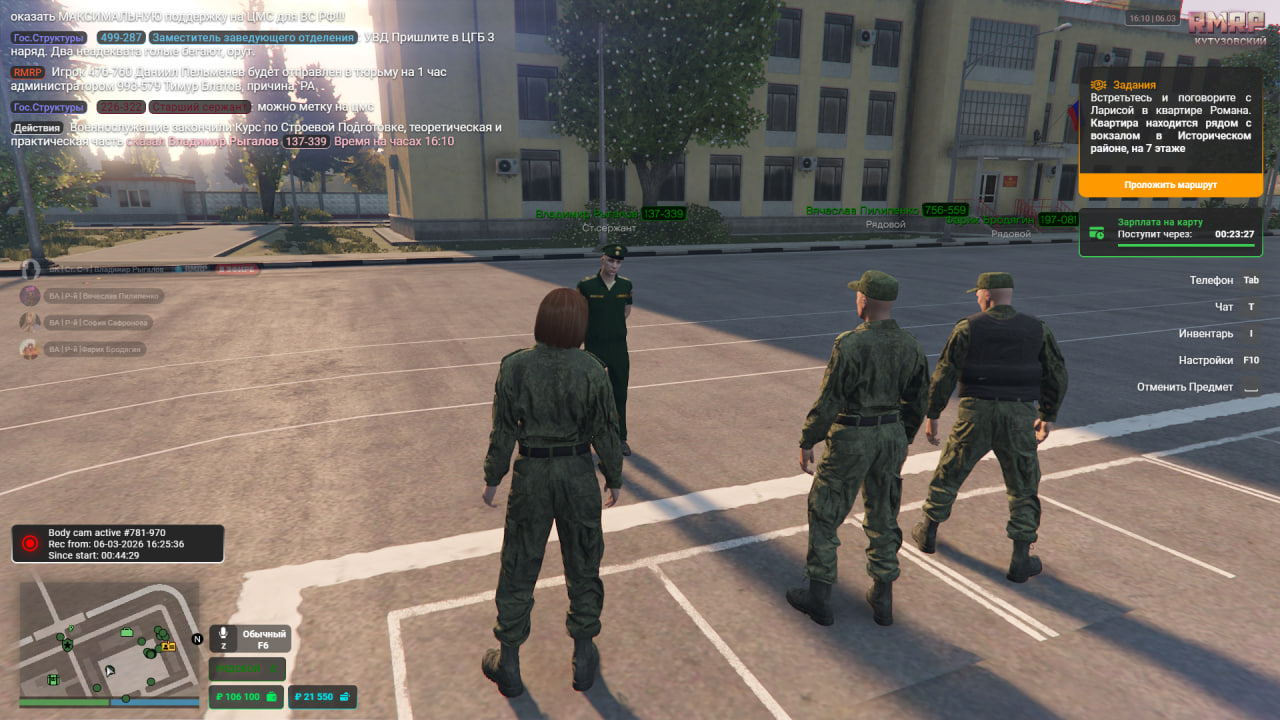Viewport: 1280px width, 720px height.
Task: Open the cash wallet balance ₽ 106 100
Action: pos(244,697)
